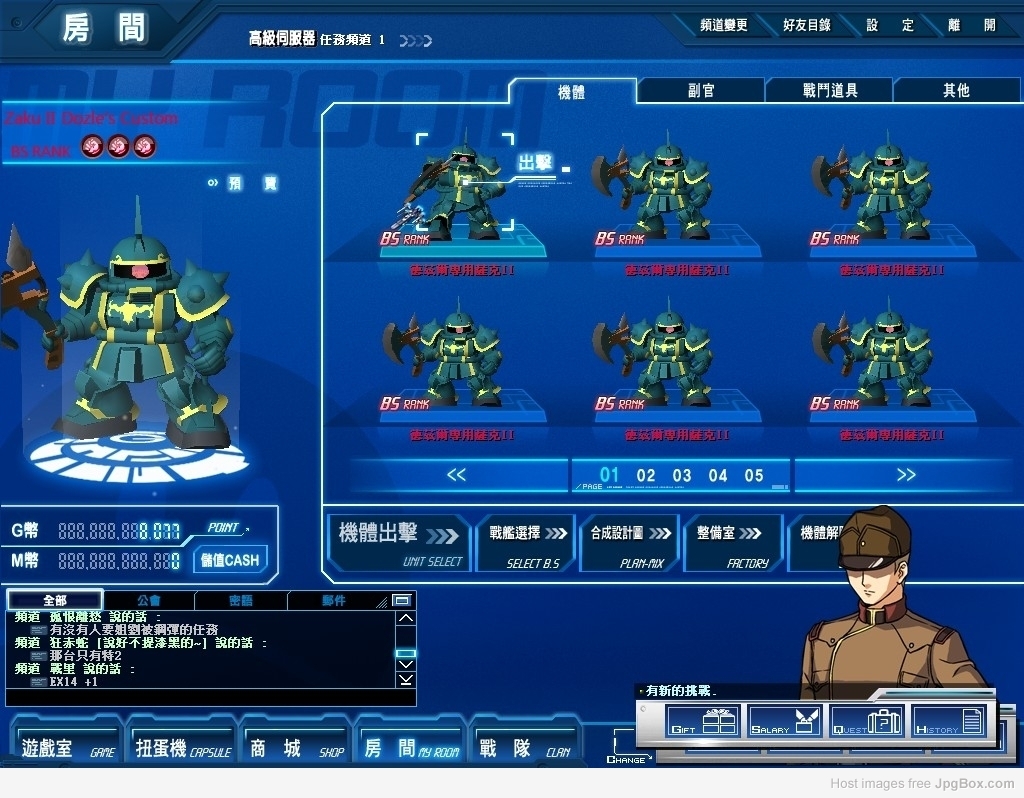Switch to the 戰鬥道具 tab

pos(830,91)
